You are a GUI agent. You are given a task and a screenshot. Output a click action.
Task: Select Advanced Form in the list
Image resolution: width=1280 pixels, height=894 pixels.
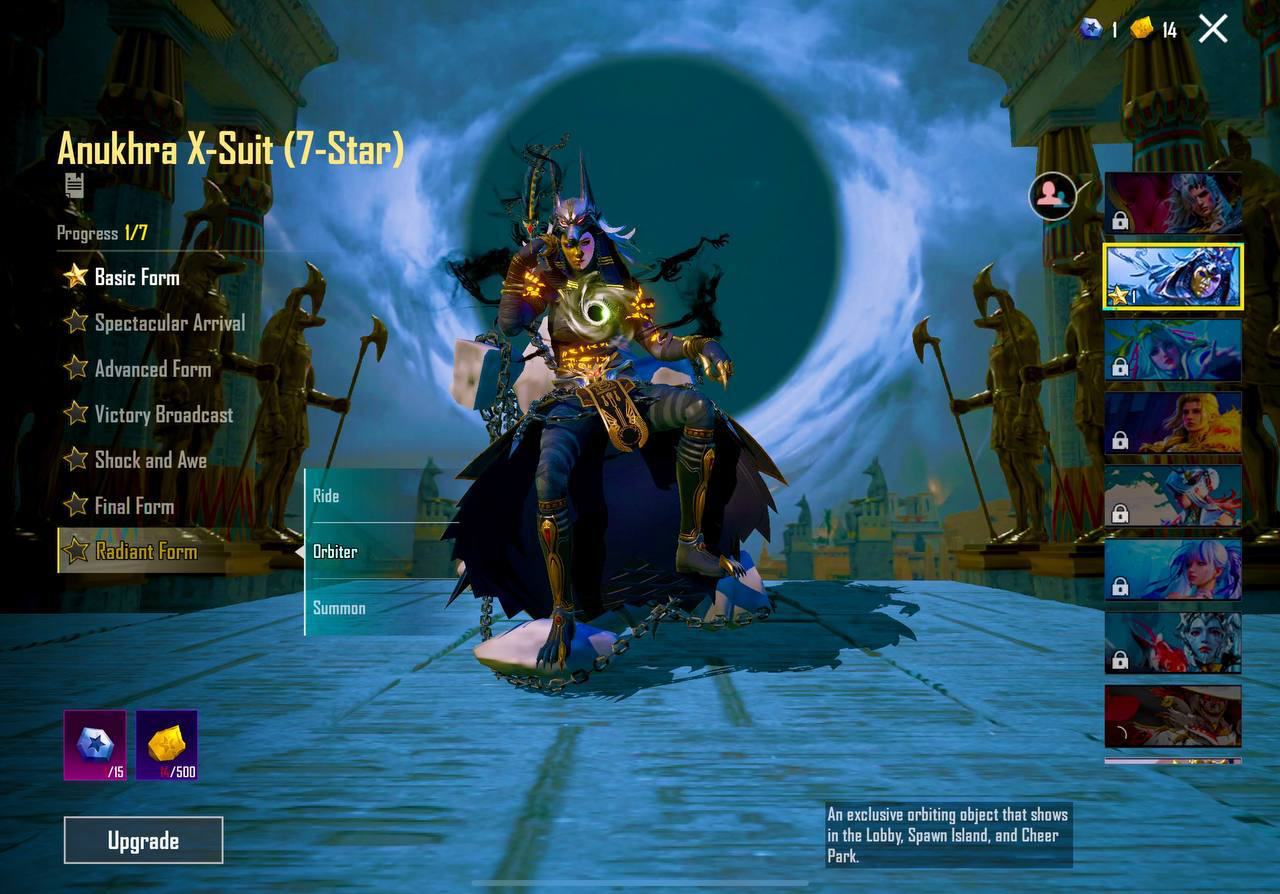pos(151,369)
